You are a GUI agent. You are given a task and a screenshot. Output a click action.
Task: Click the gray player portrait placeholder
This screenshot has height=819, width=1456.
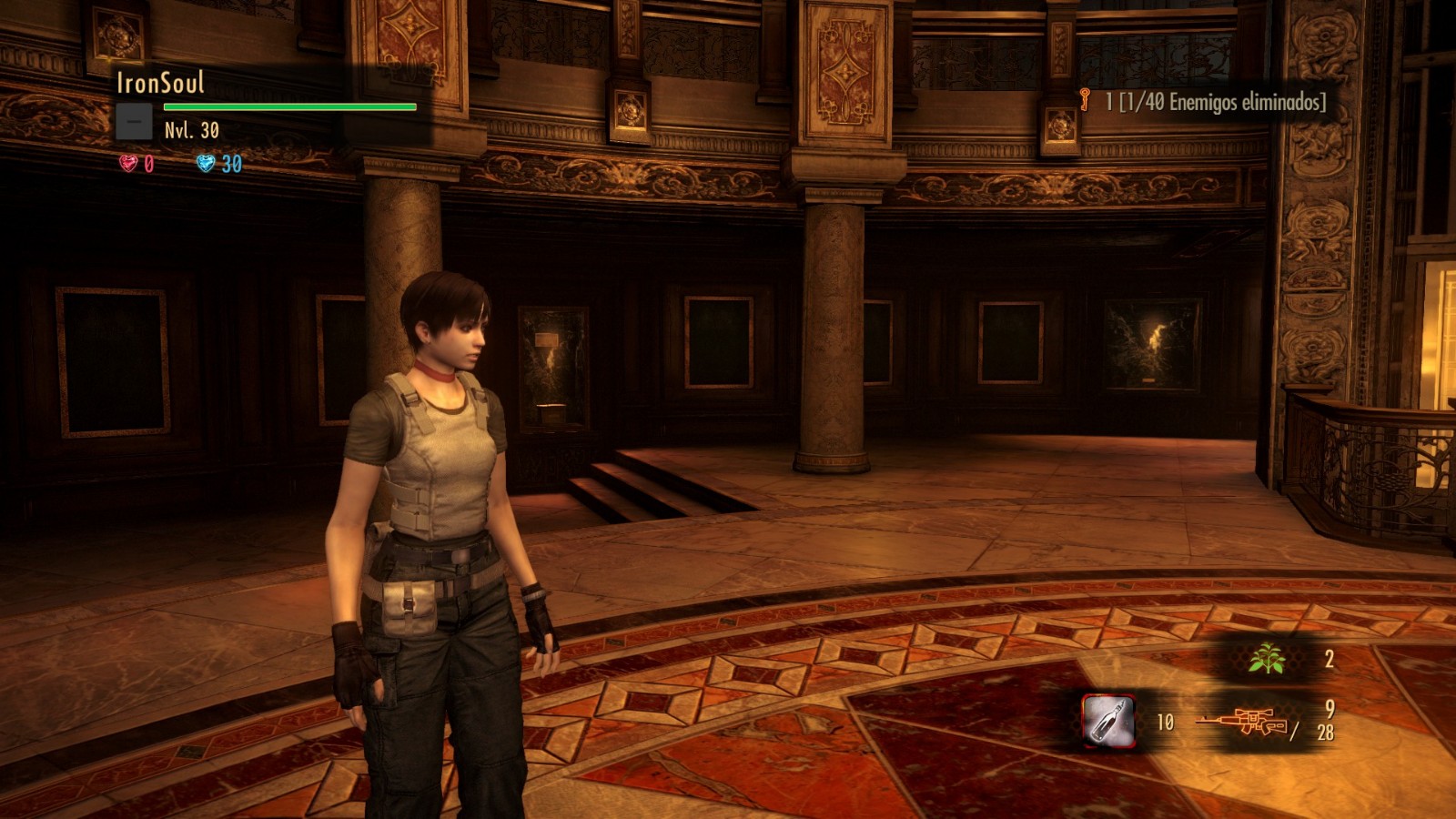134,119
